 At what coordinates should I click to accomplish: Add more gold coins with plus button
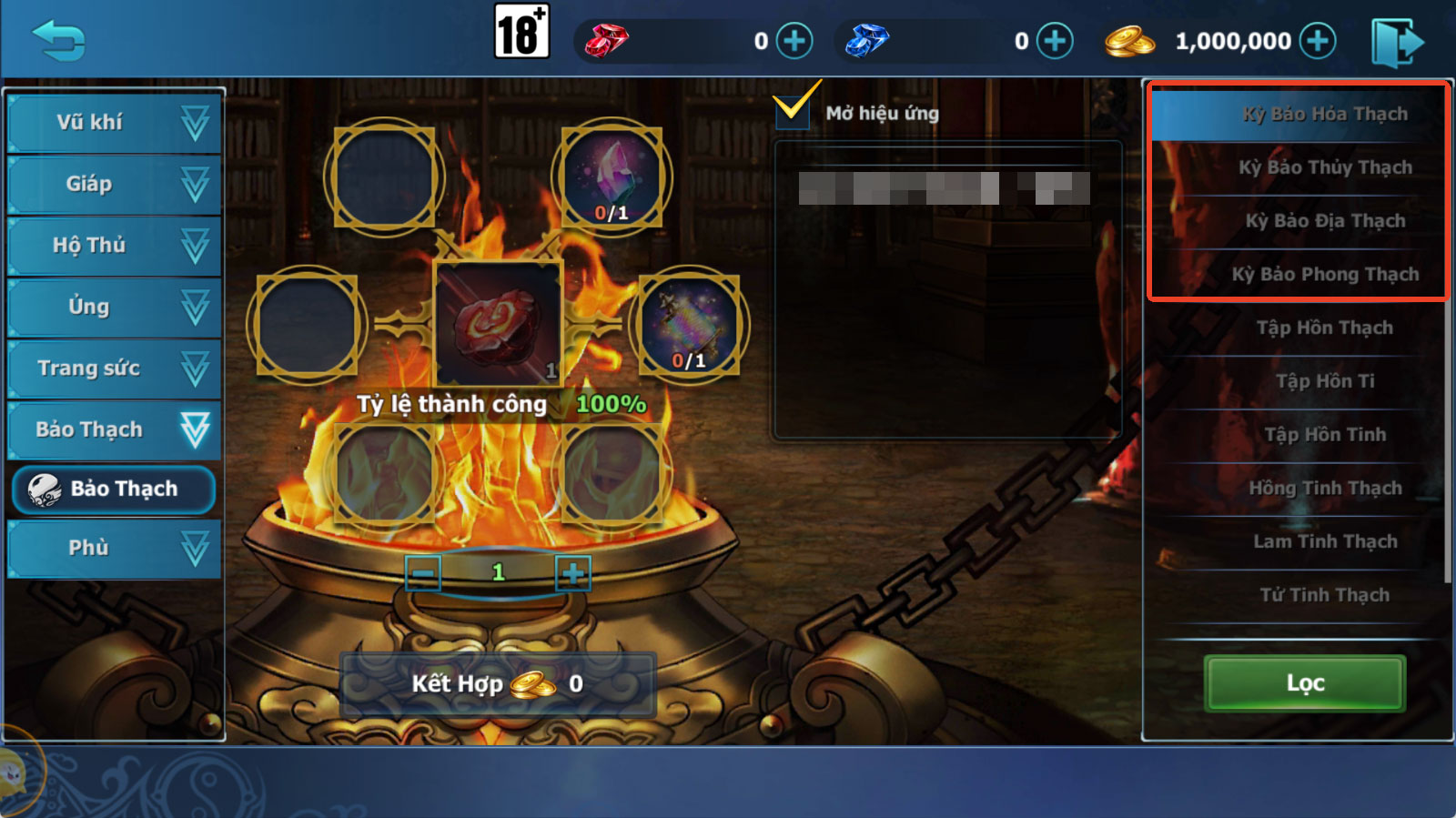tap(1318, 41)
